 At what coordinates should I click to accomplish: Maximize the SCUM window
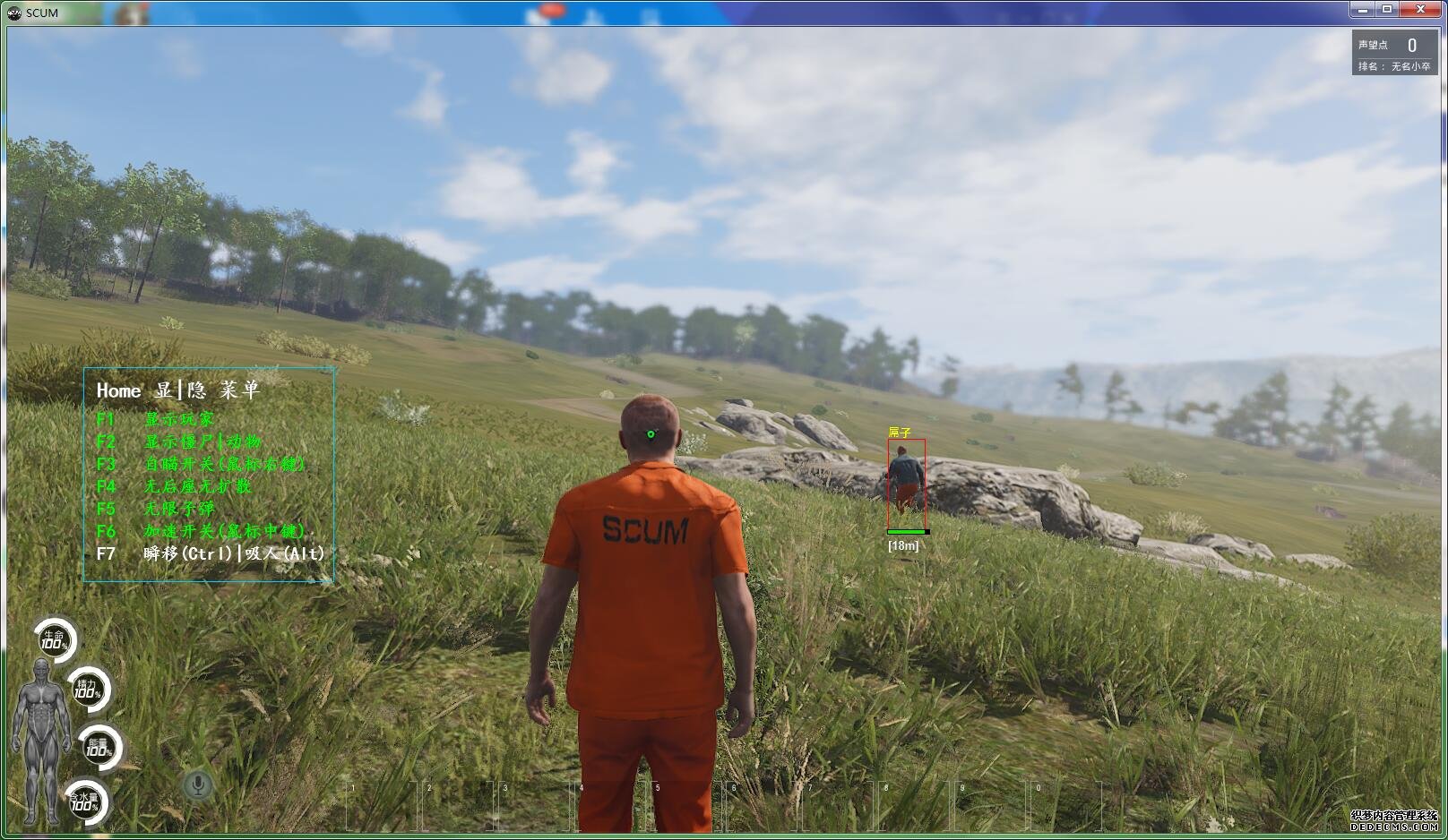1387,9
